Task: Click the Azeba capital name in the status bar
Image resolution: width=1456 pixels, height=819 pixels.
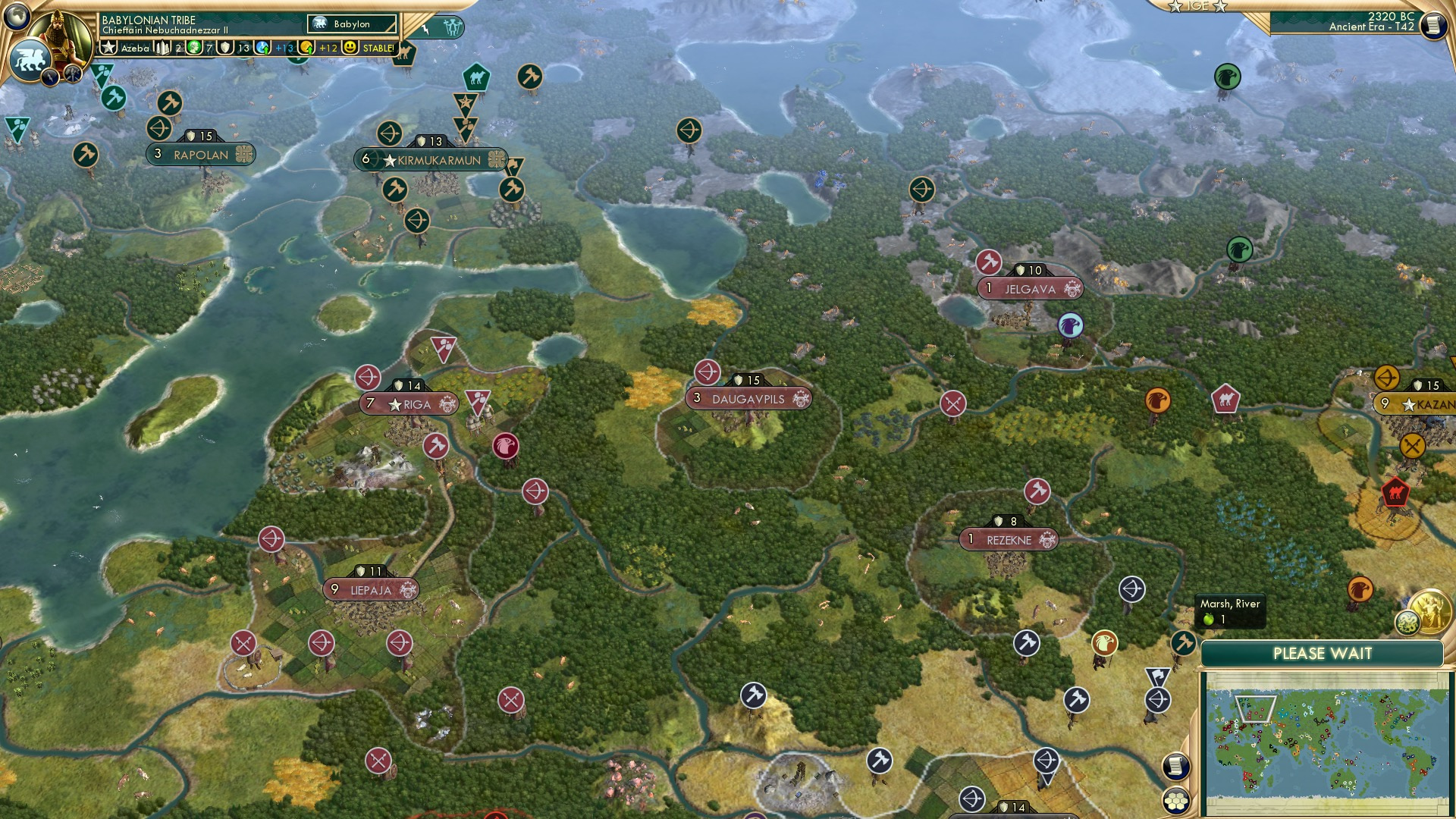Action: tap(136, 47)
